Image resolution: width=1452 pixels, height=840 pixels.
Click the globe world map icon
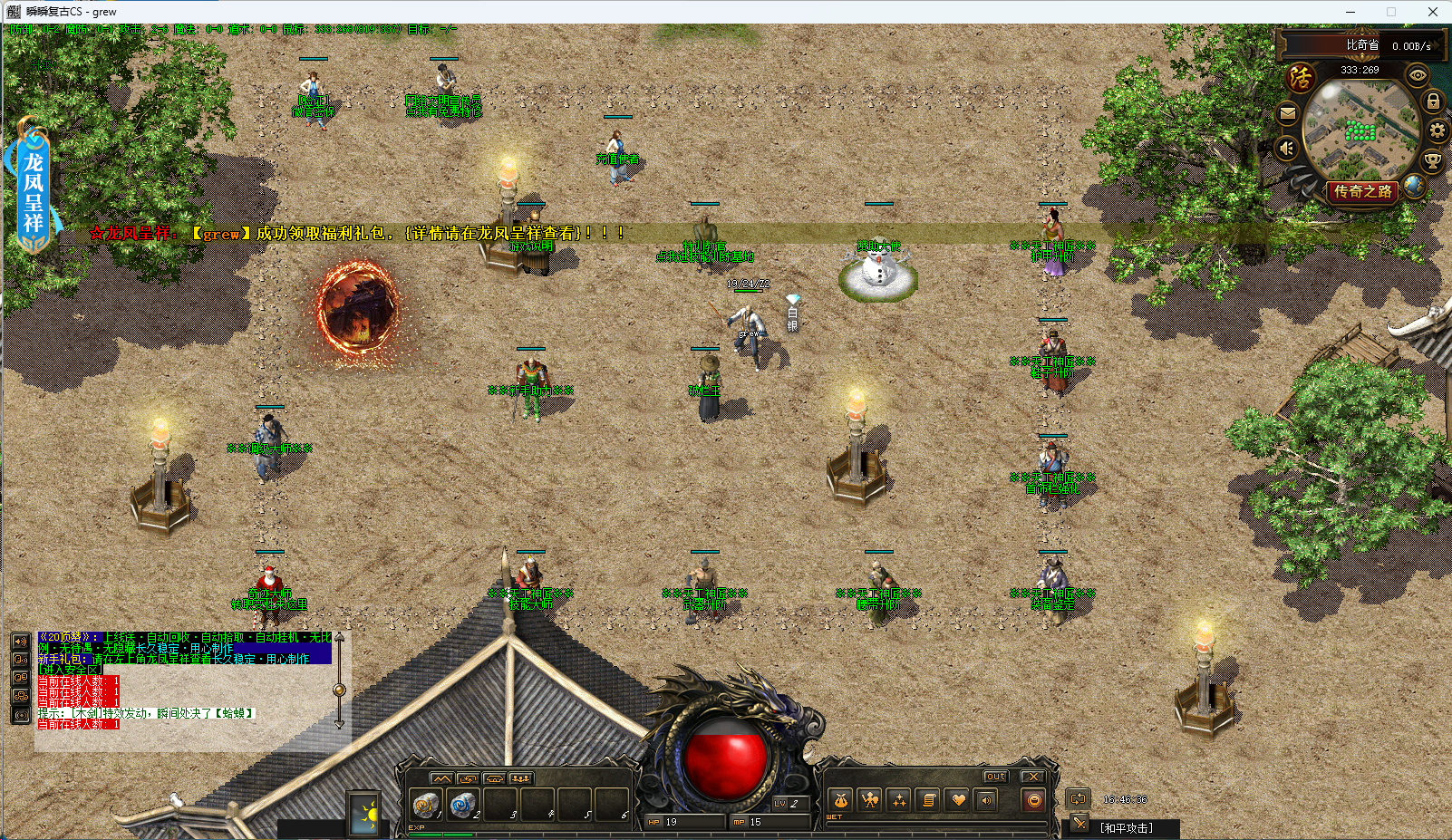1413,188
